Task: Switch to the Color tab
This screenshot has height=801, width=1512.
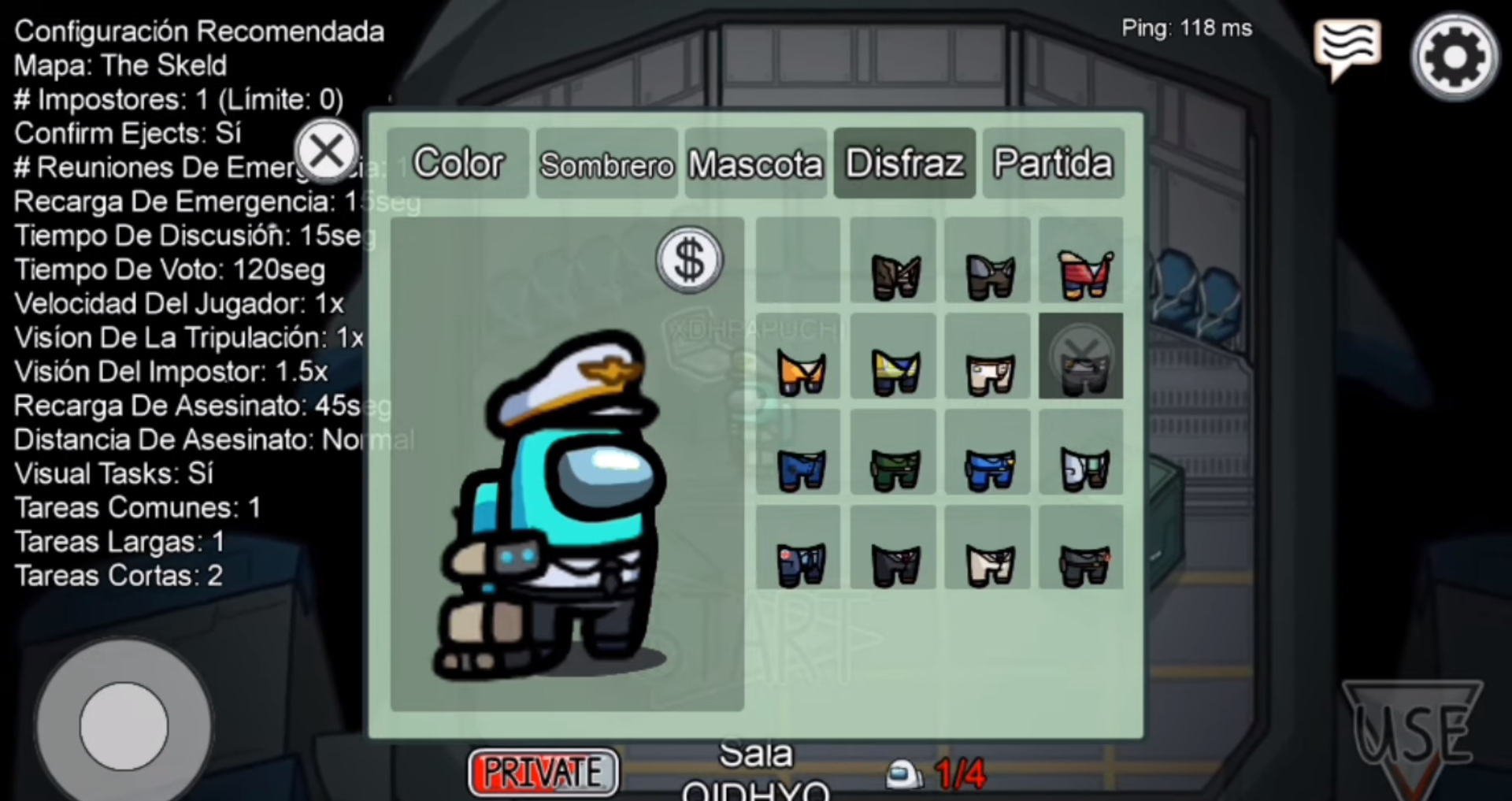Action: click(x=458, y=163)
